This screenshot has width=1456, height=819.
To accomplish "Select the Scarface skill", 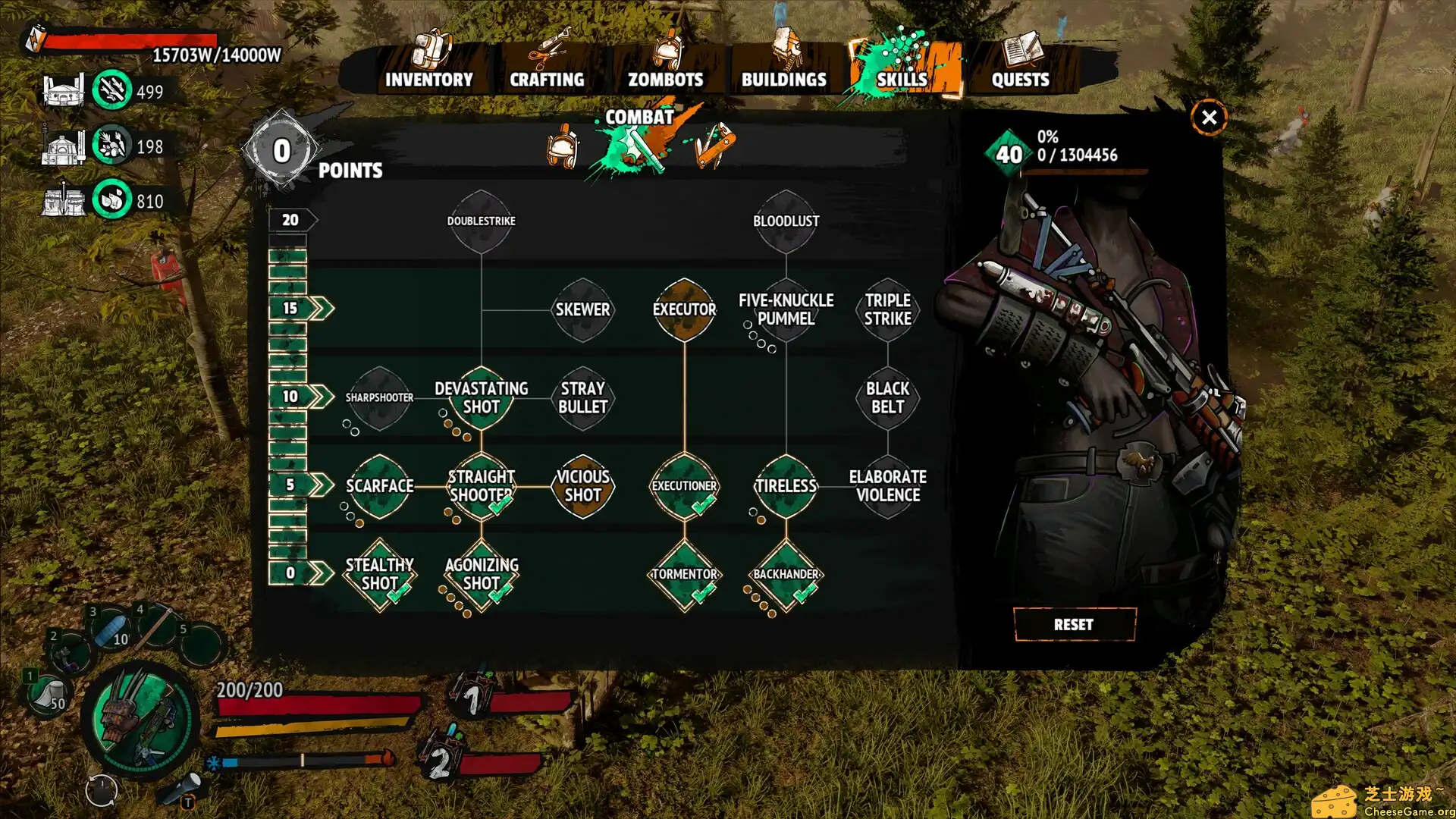I will click(379, 486).
